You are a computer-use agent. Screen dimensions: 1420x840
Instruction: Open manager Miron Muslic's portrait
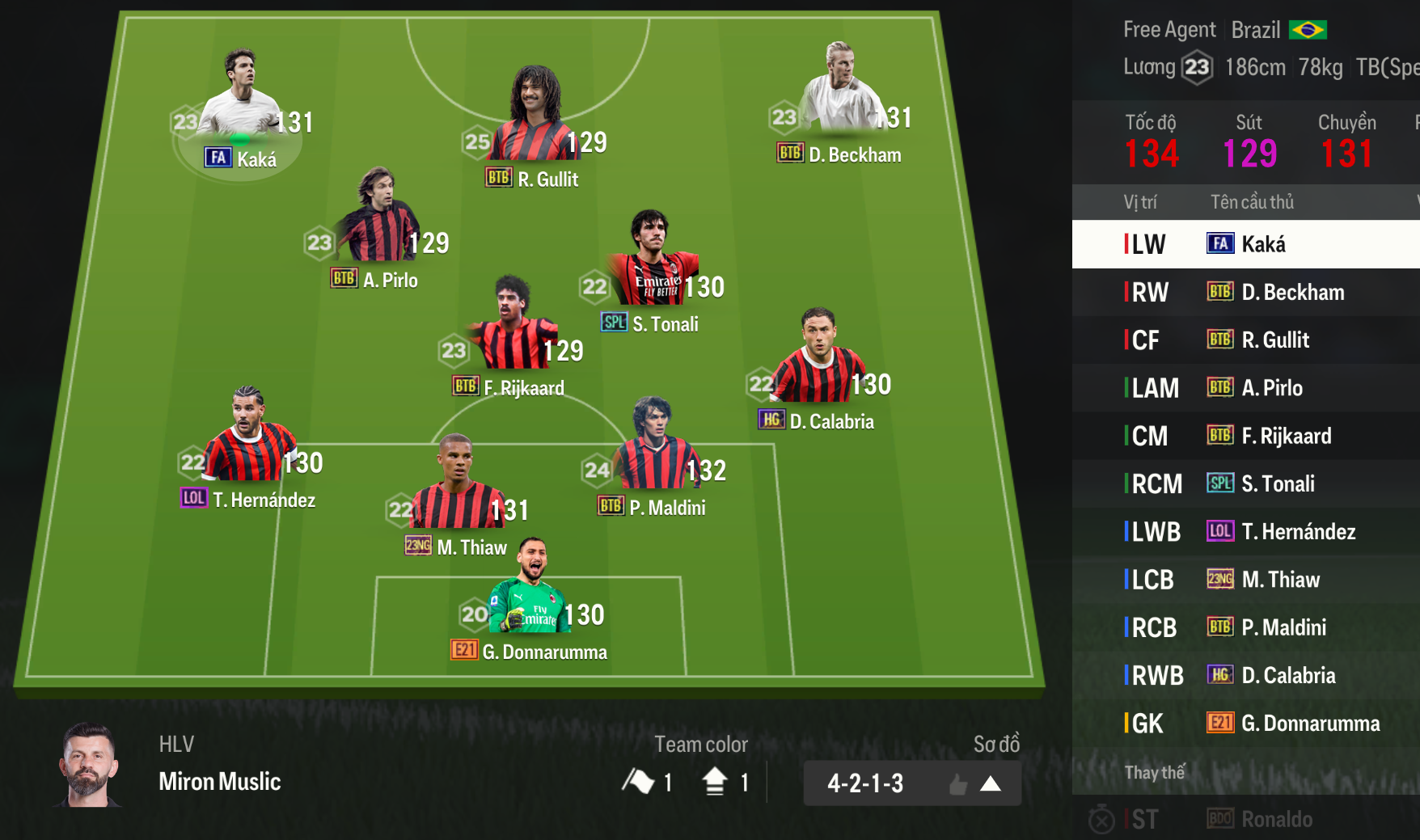89,766
